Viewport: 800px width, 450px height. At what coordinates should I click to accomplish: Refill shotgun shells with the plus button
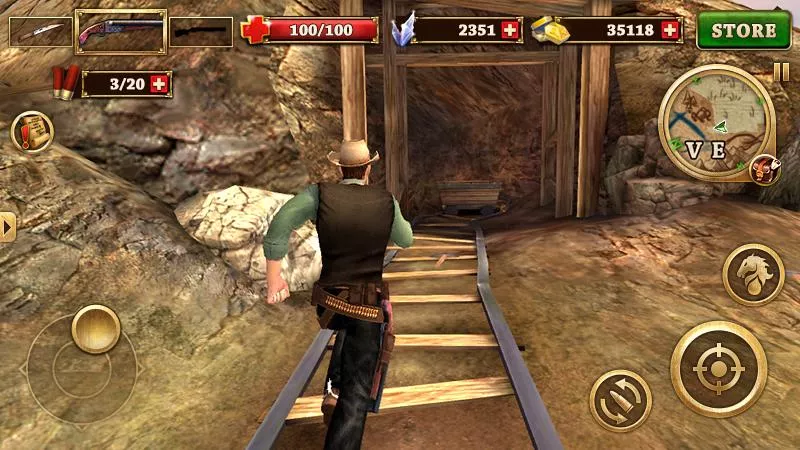(x=158, y=84)
